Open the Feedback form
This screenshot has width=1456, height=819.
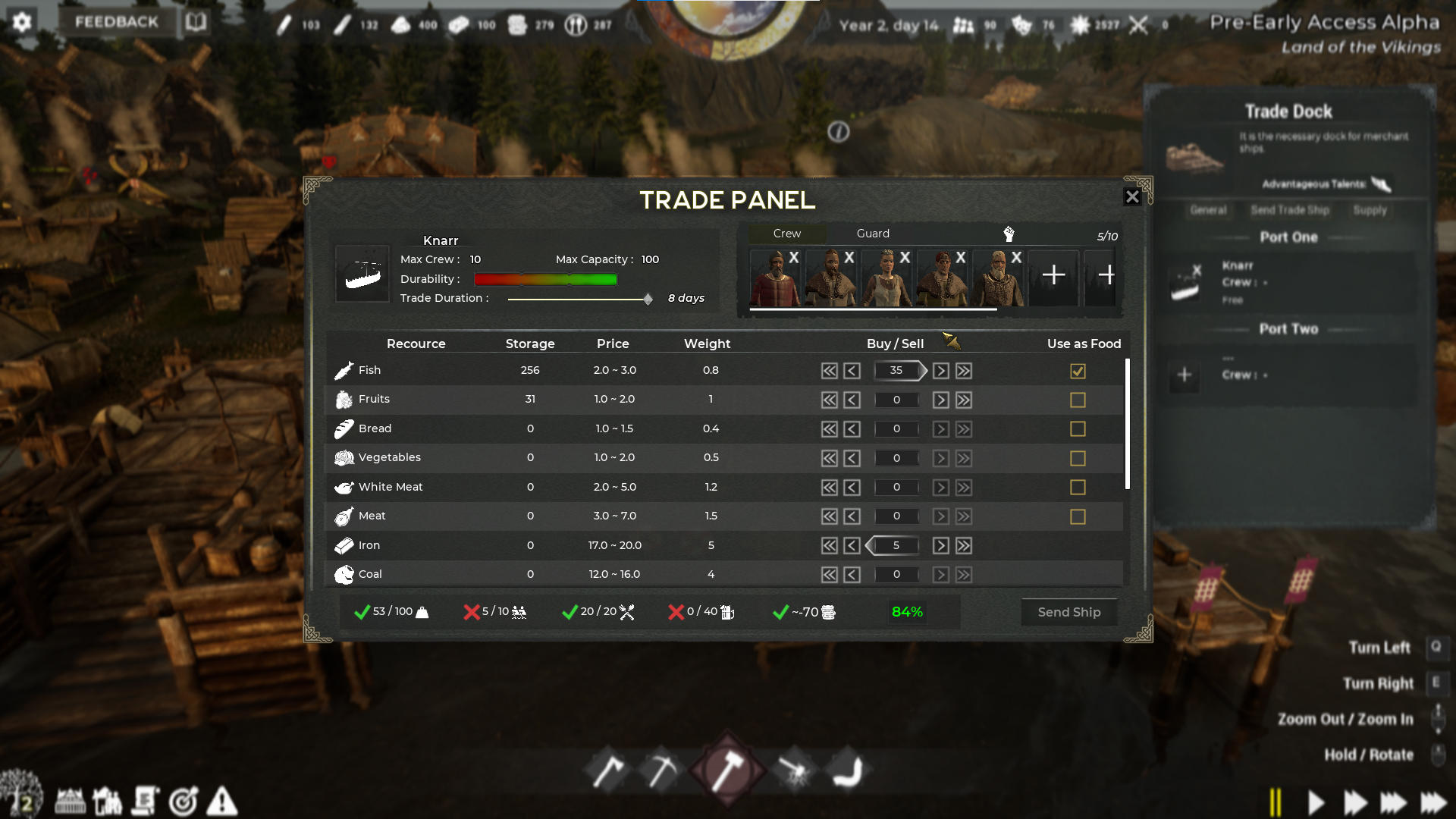117,22
